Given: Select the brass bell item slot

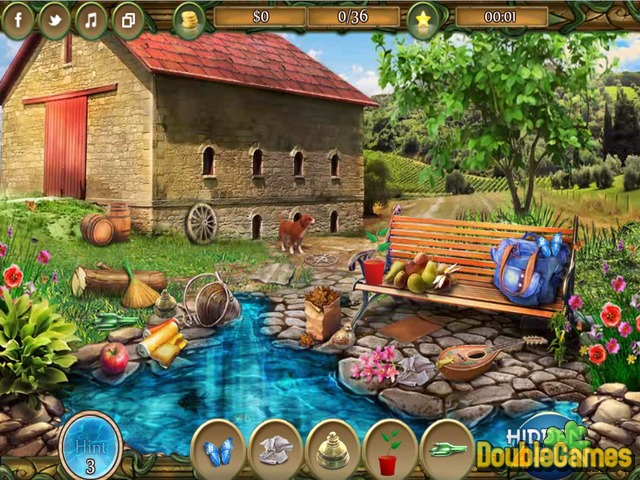Looking at the screenshot, I should click(333, 449).
